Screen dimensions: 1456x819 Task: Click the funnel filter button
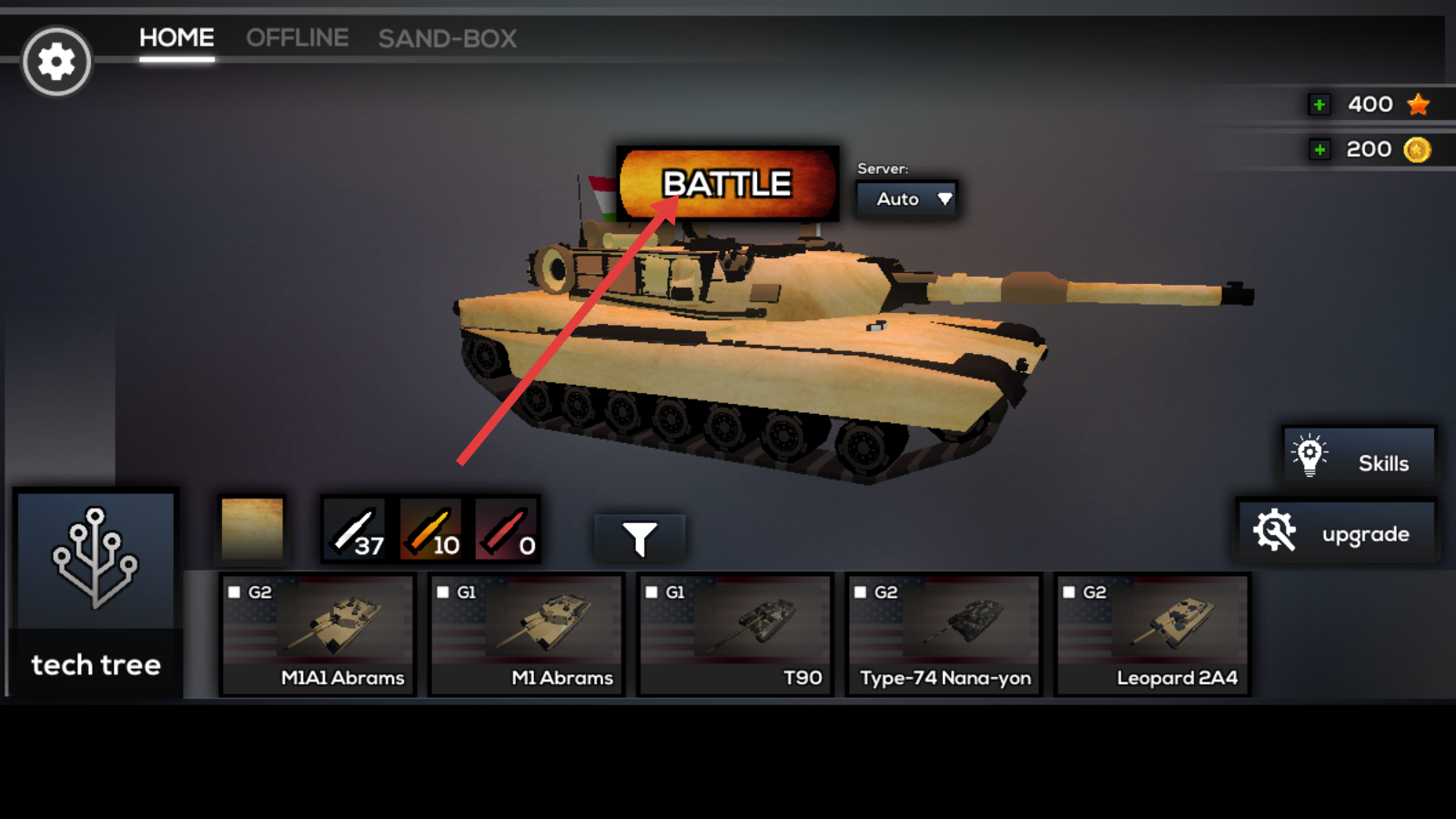click(640, 538)
